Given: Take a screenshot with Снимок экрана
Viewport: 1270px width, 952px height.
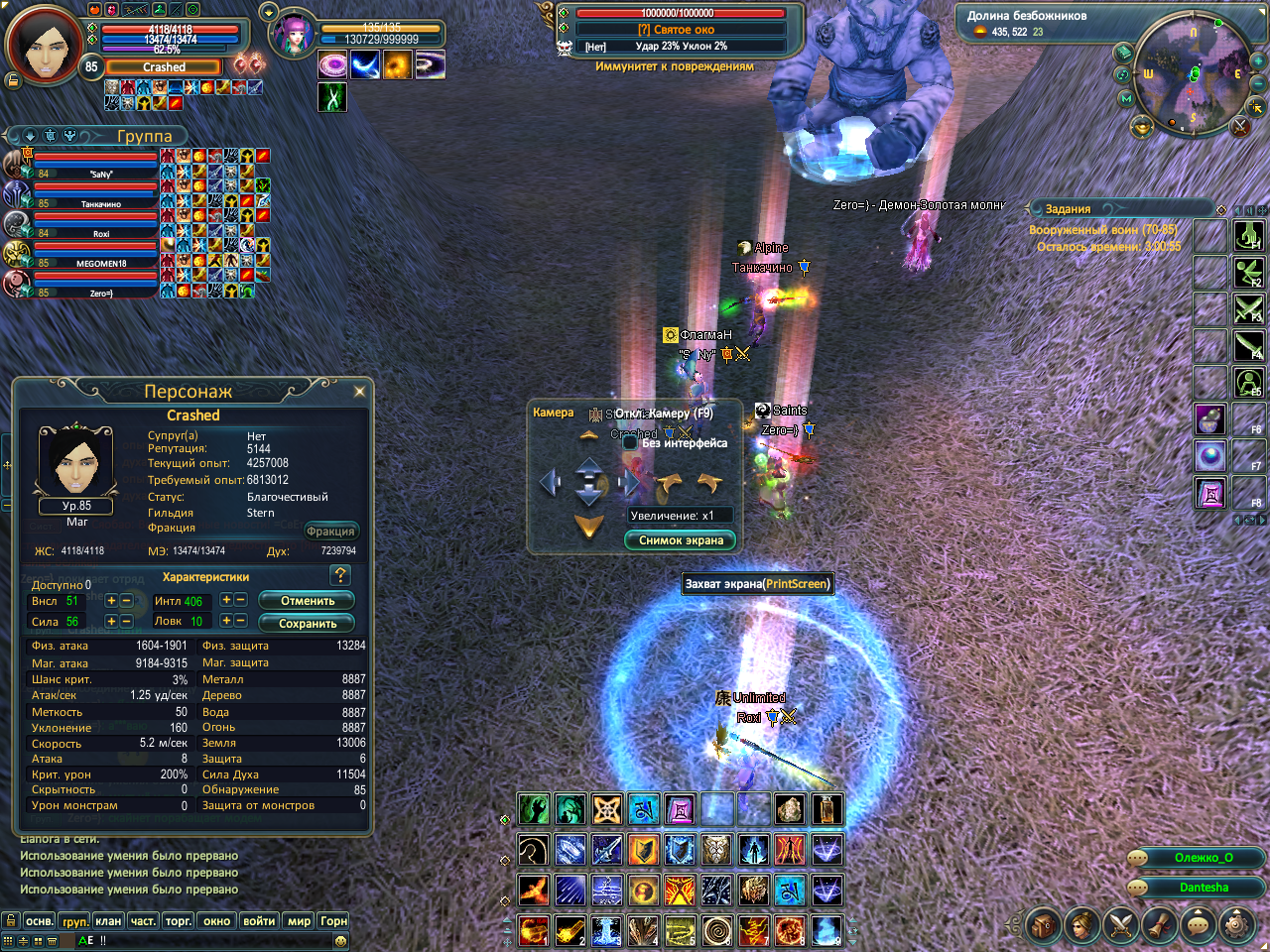Looking at the screenshot, I should pos(681,540).
